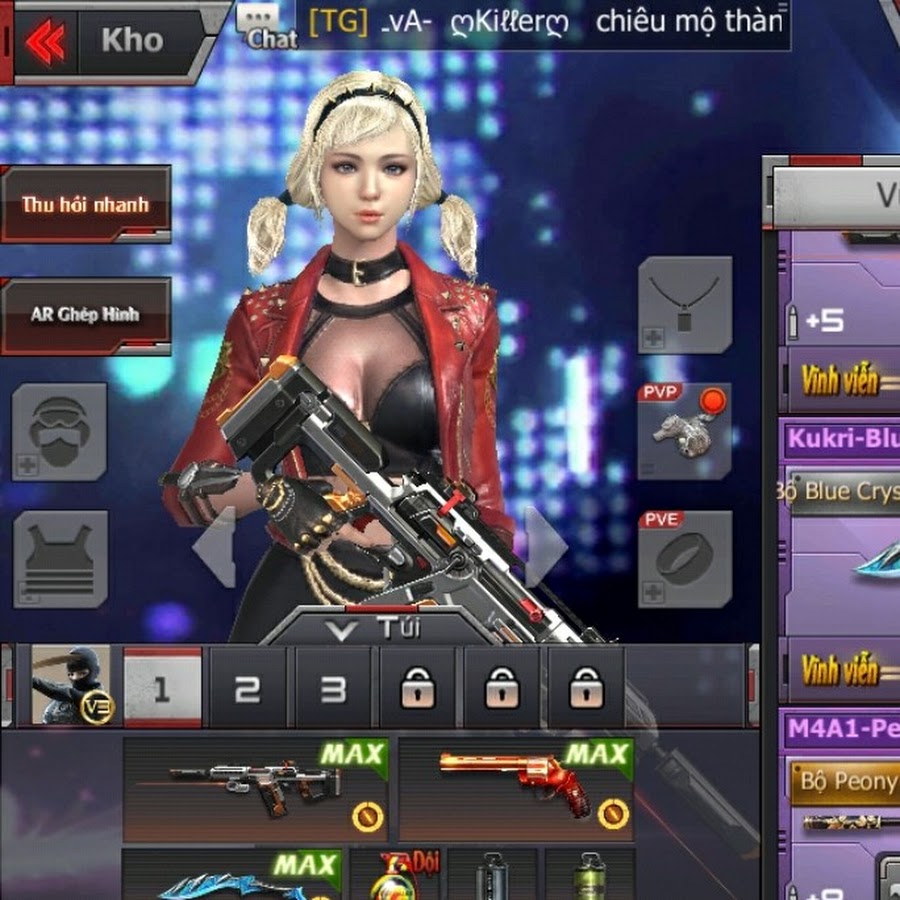Select the body armor vest slot
Image resolution: width=900 pixels, height=900 pixels.
(60, 558)
